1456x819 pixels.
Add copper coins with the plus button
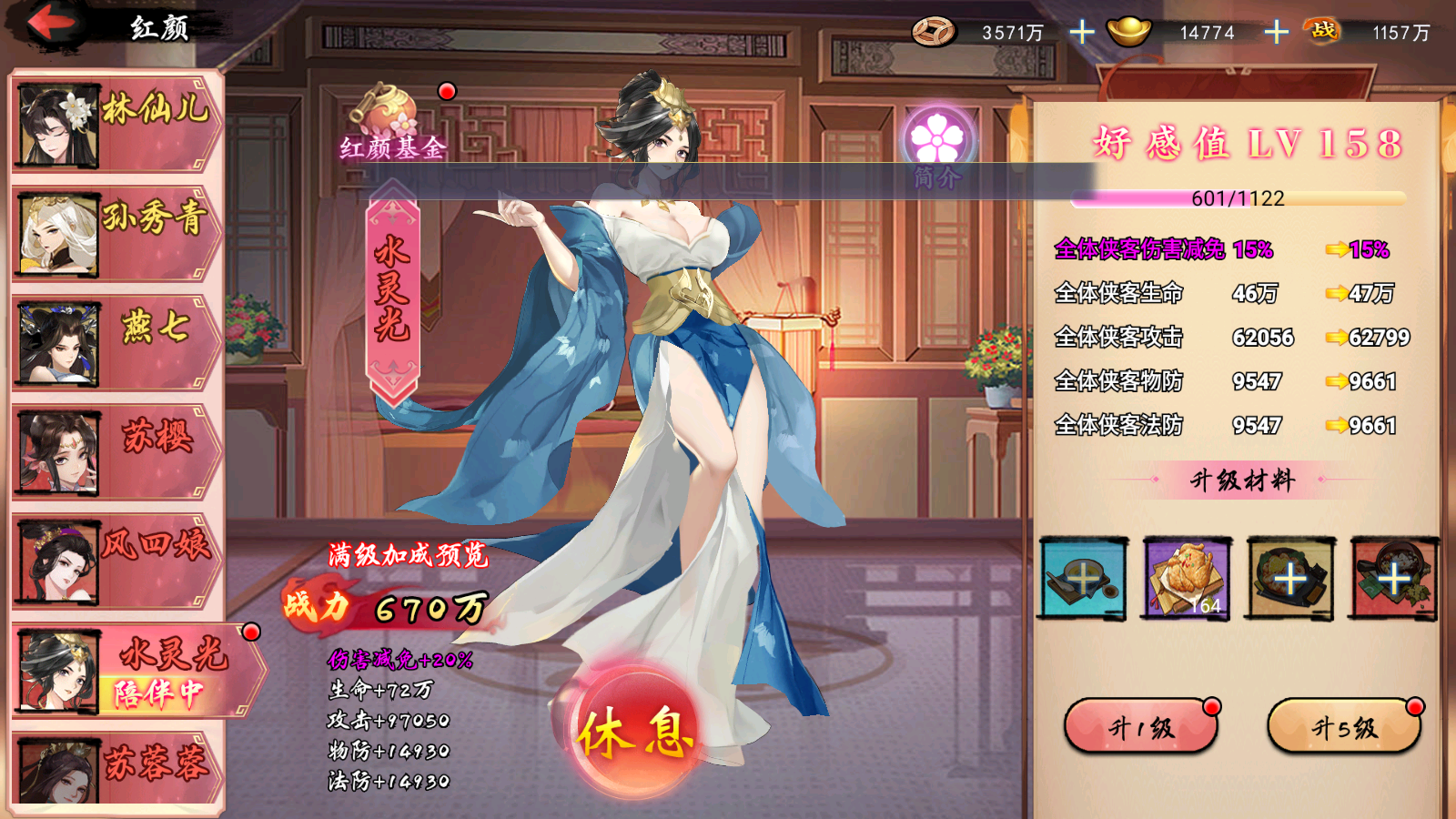[x=1081, y=33]
